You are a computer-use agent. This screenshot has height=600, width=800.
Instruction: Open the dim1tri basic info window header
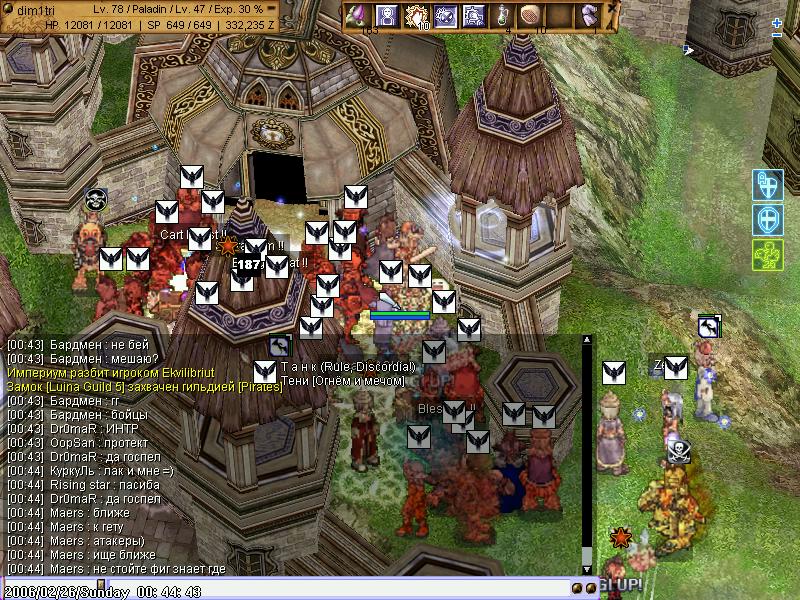click(60, 8)
